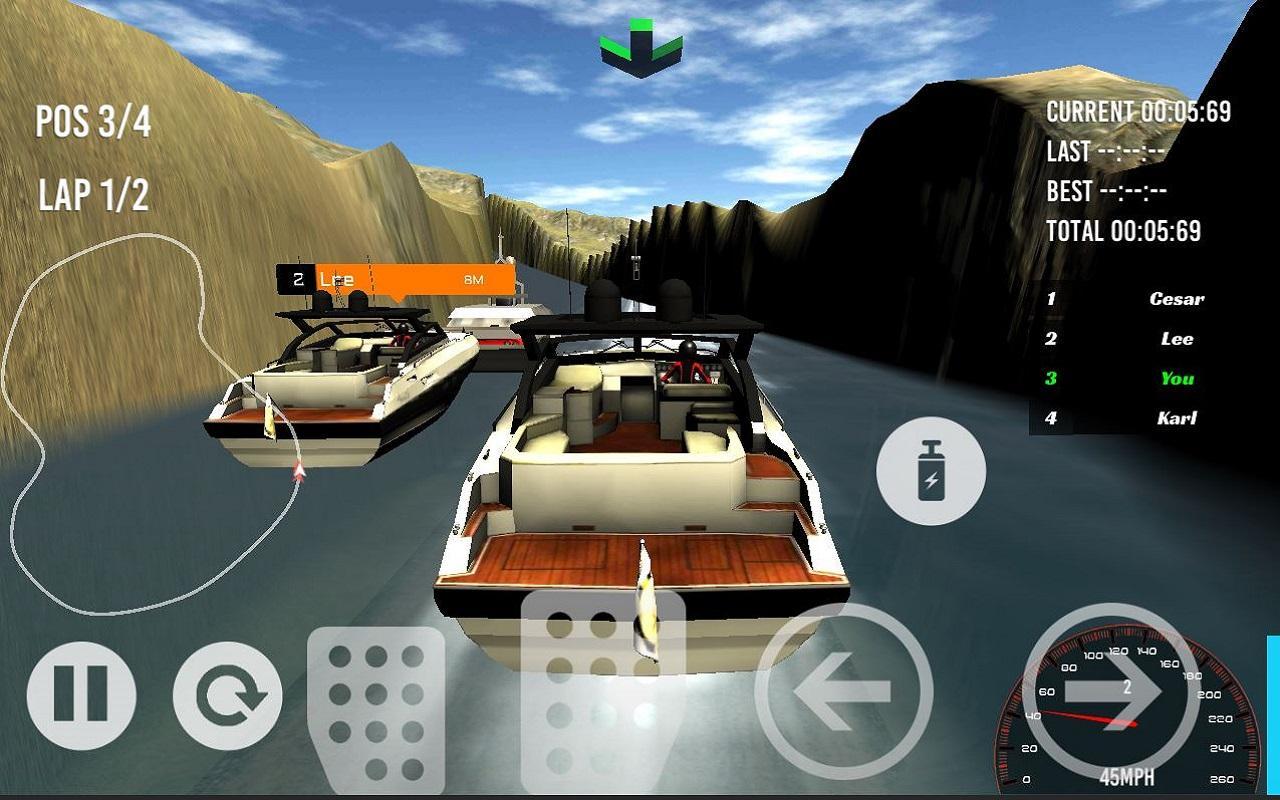The width and height of the screenshot is (1280, 800).
Task: Activate the nitro boost canister
Action: 931,471
